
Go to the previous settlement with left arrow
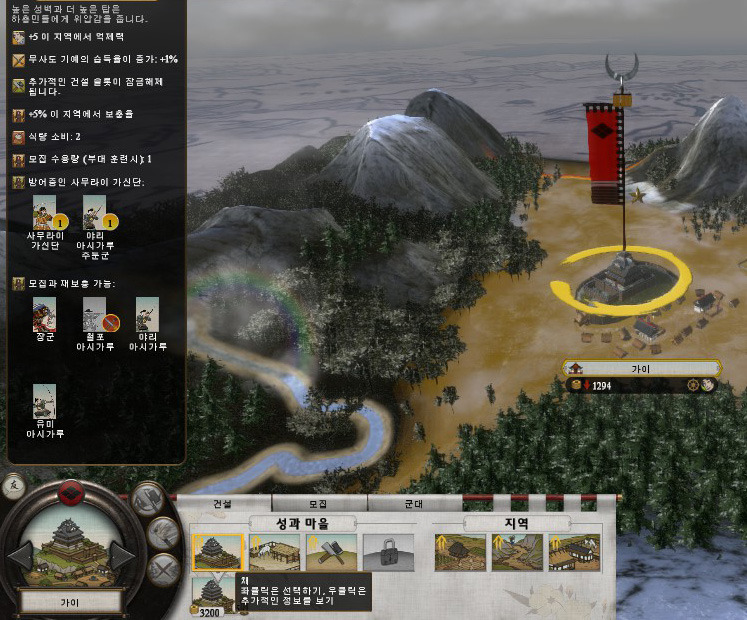click(x=20, y=553)
